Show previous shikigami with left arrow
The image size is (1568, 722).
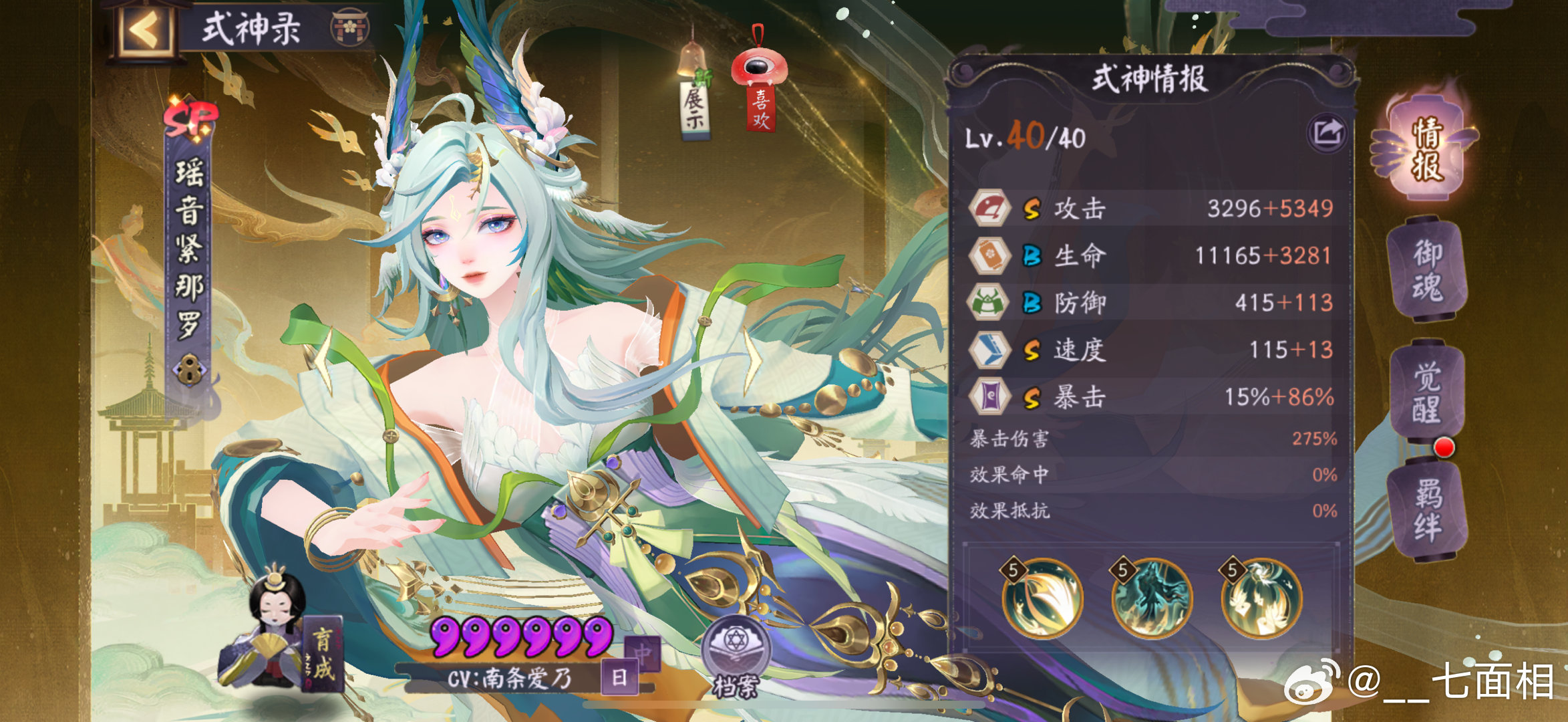pyautogui.click(x=324, y=359)
